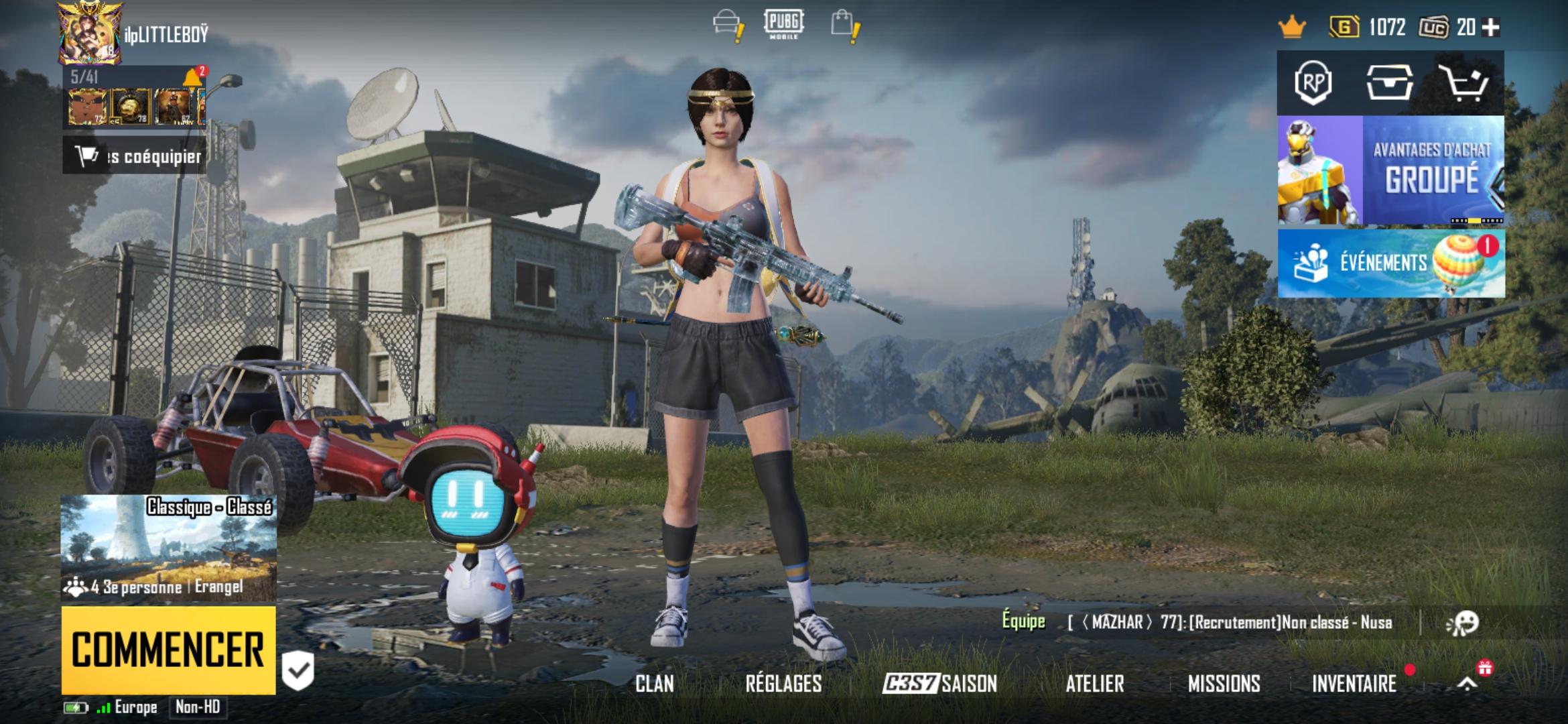Expand the bottom menu arrow
Screen dimensions: 1568x724
coord(1467,684)
